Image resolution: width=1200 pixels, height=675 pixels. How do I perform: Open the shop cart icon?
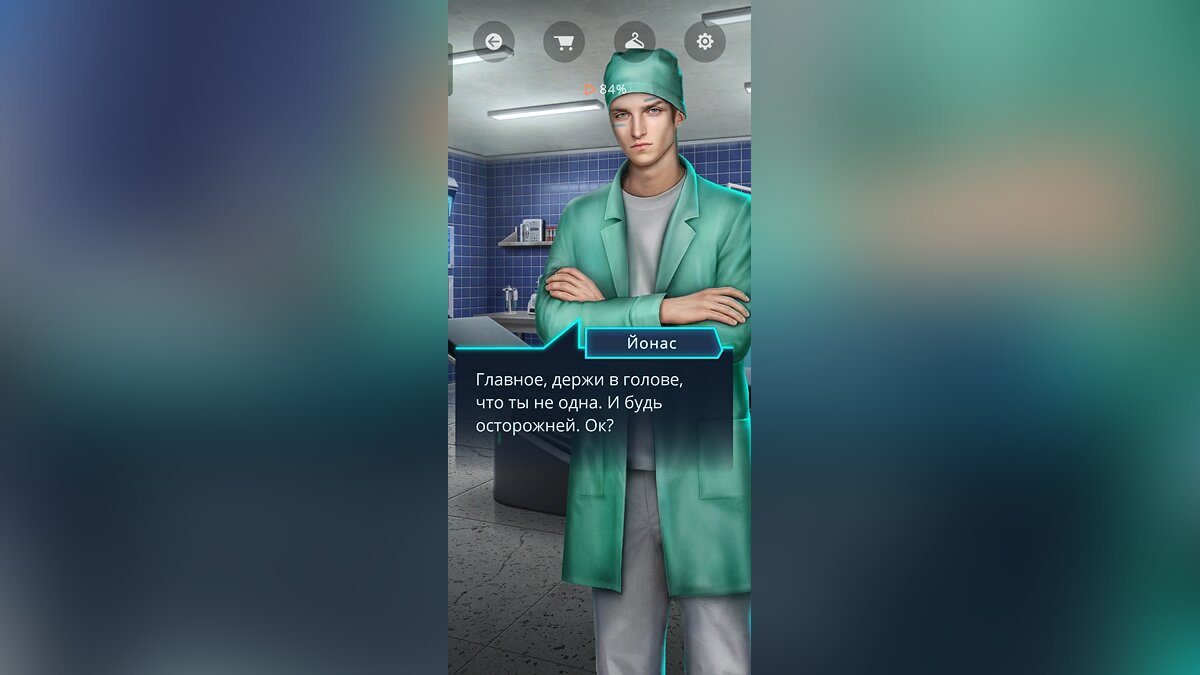(564, 42)
